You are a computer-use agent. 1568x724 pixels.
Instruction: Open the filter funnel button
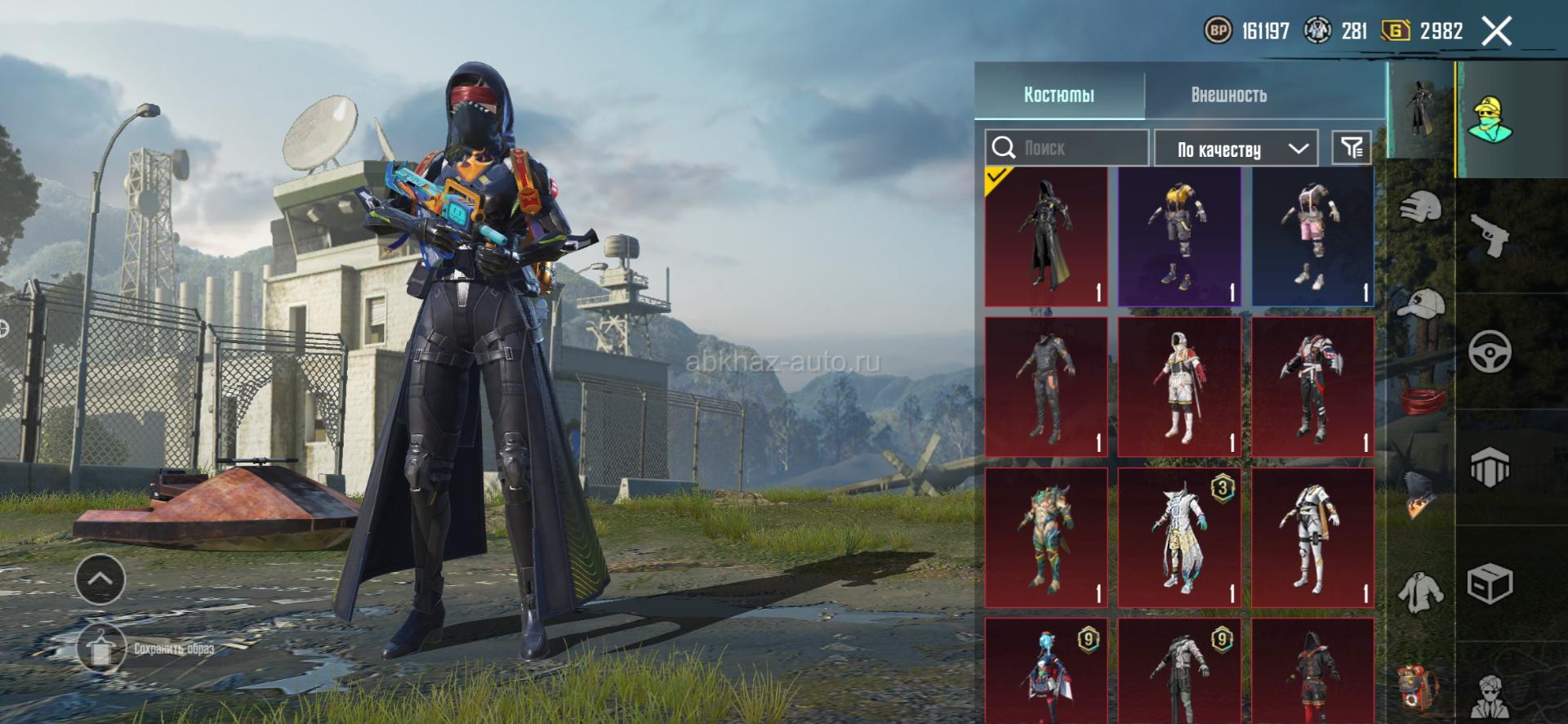(x=1352, y=148)
